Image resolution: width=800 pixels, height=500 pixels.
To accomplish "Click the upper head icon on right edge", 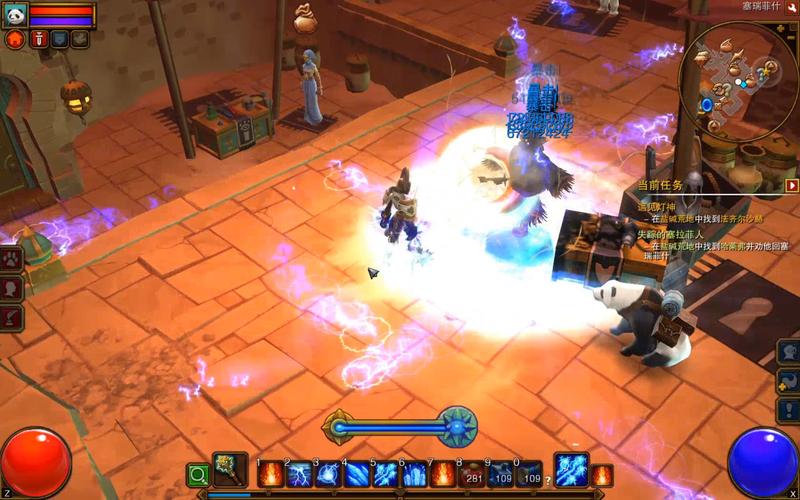I will [789, 352].
